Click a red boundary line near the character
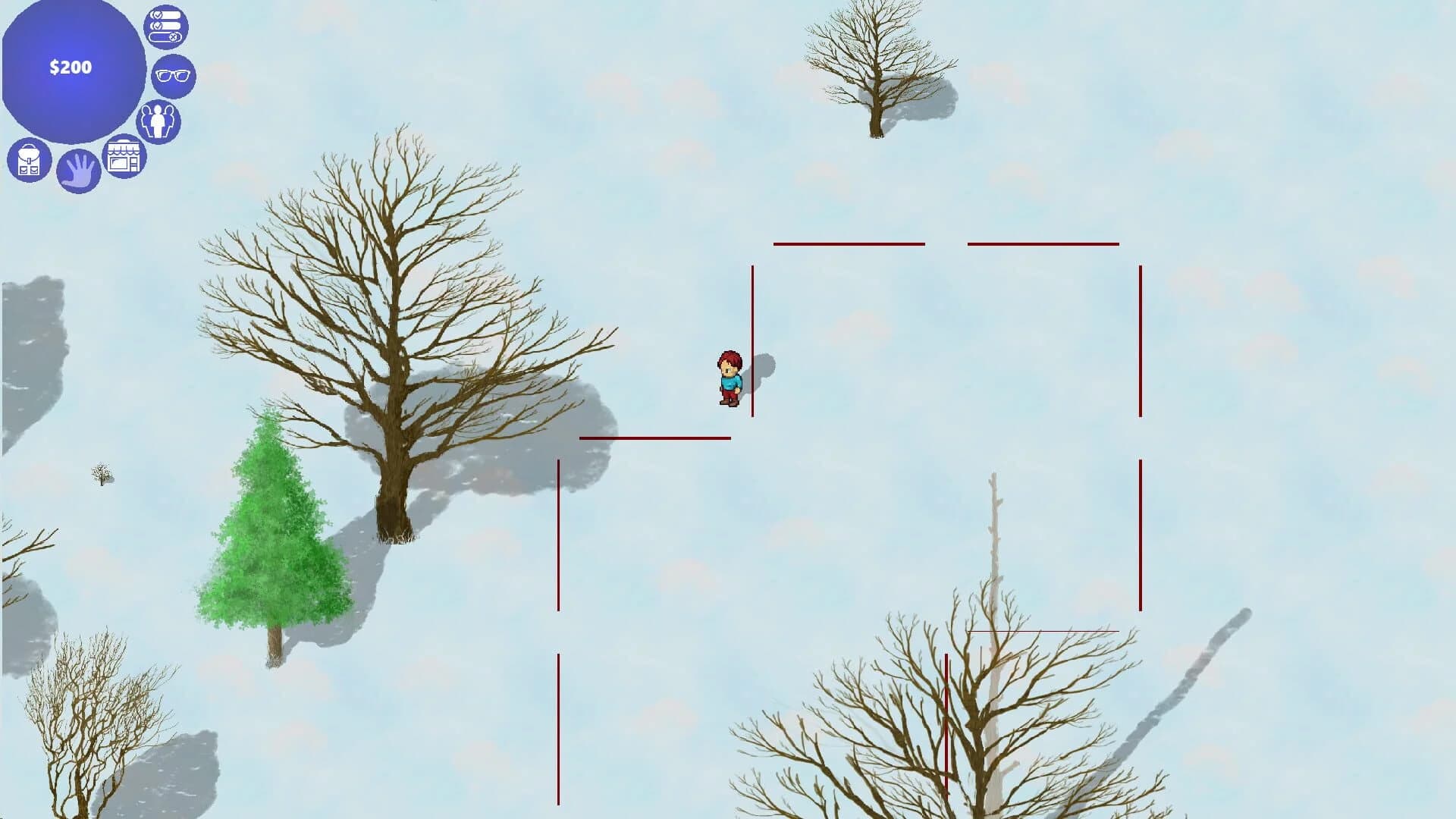 752,341
